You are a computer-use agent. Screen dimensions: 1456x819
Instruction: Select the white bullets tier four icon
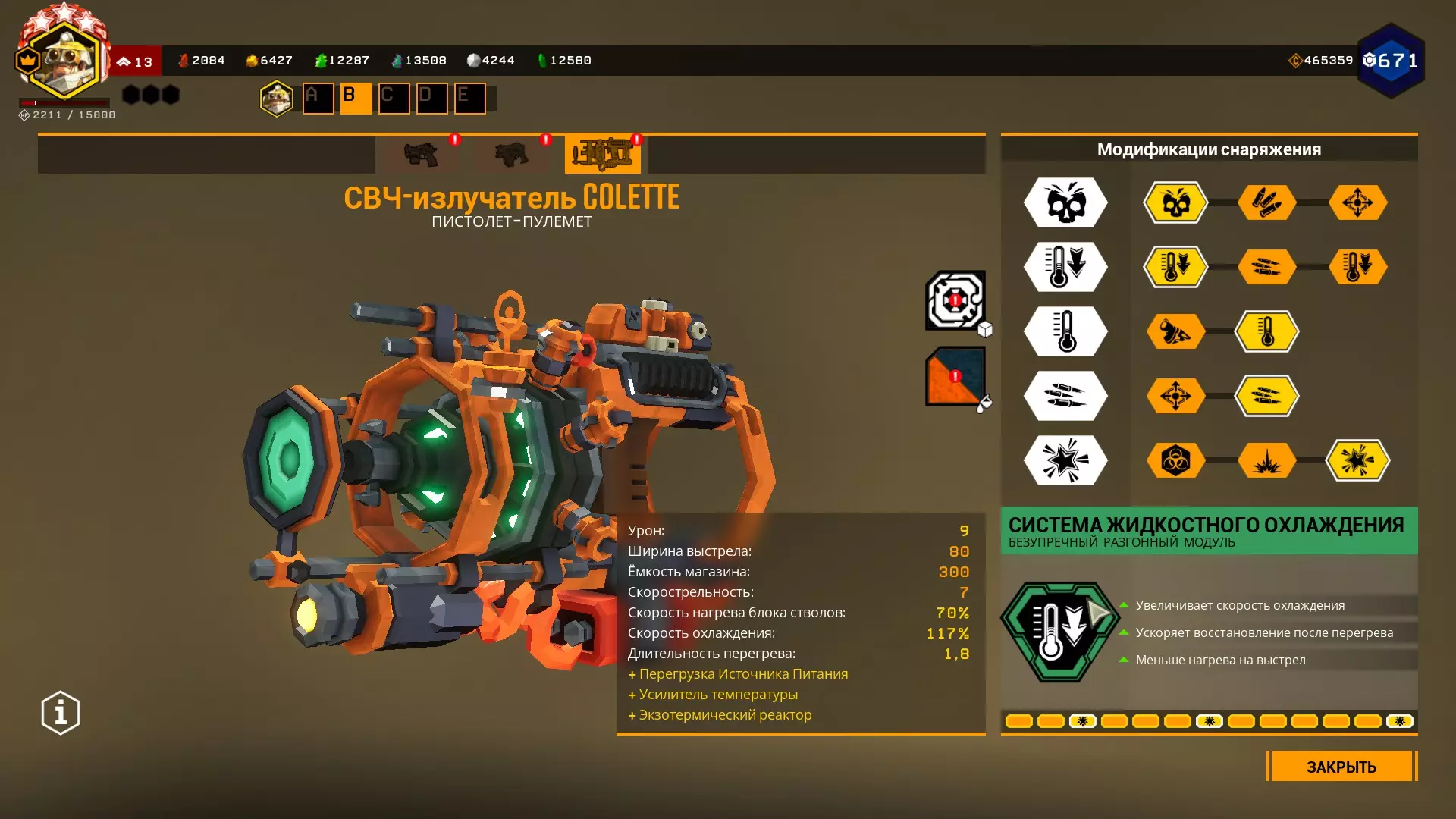1065,396
